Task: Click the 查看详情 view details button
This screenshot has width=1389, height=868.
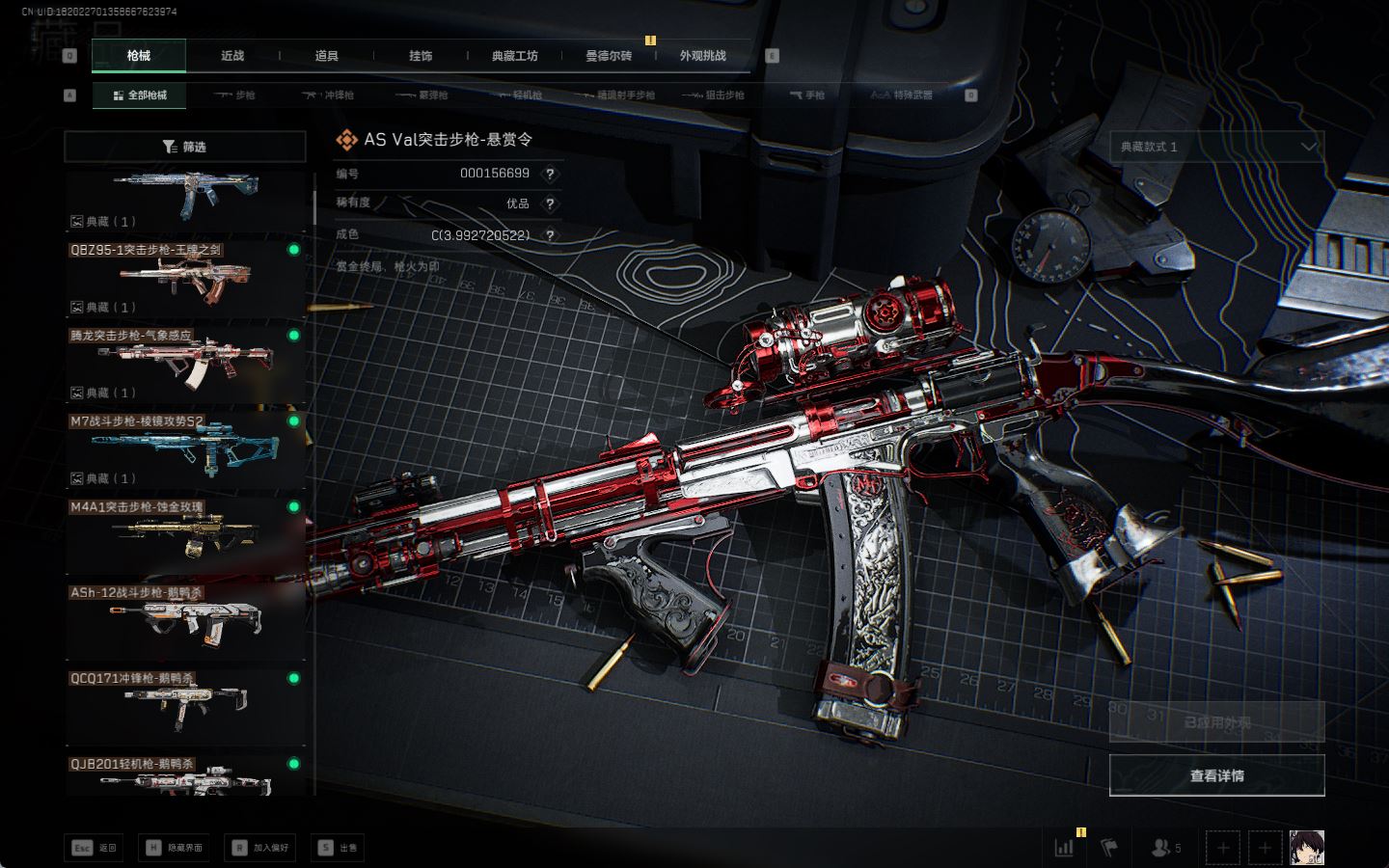Action: pyautogui.click(x=1216, y=775)
